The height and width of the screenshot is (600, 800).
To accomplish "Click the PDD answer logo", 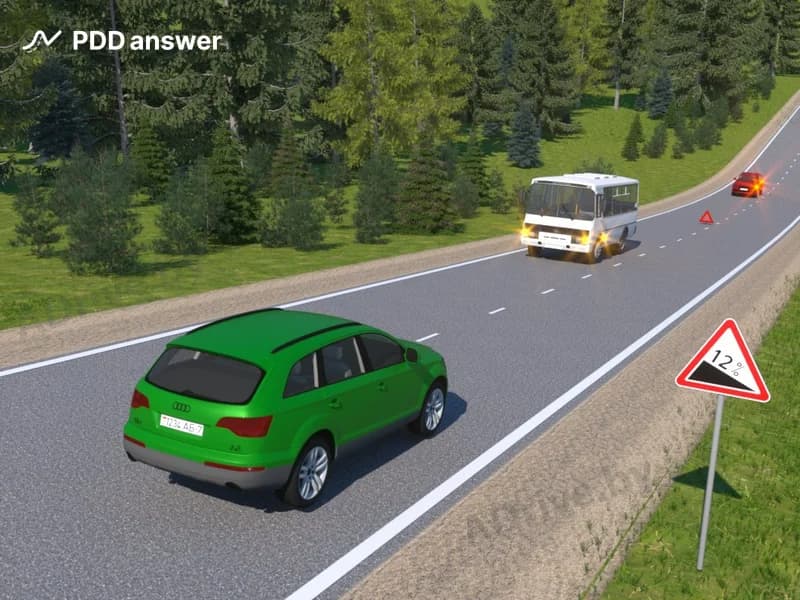I will click(x=122, y=41).
